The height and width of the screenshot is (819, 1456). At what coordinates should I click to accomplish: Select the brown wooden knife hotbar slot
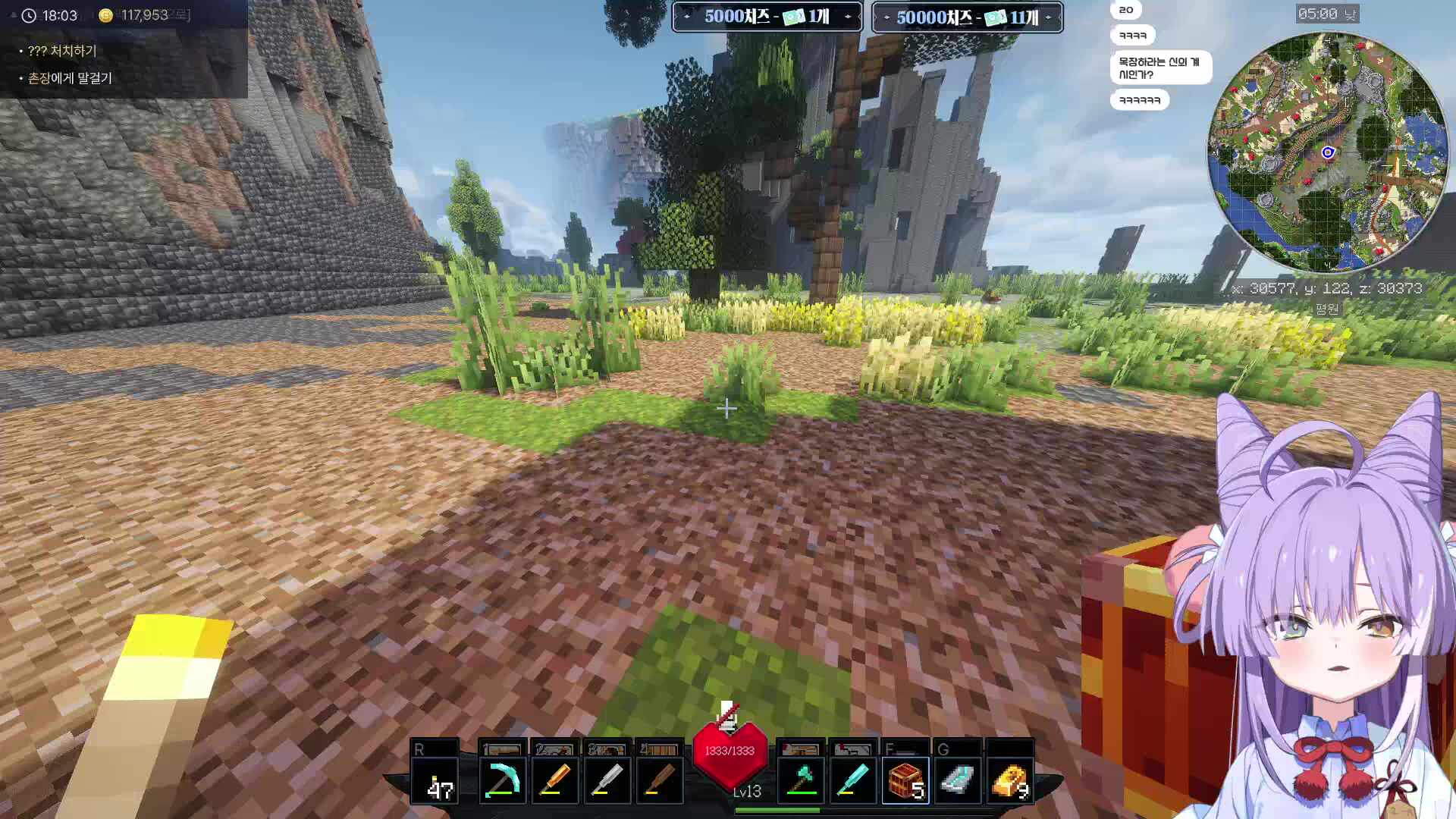pyautogui.click(x=659, y=780)
